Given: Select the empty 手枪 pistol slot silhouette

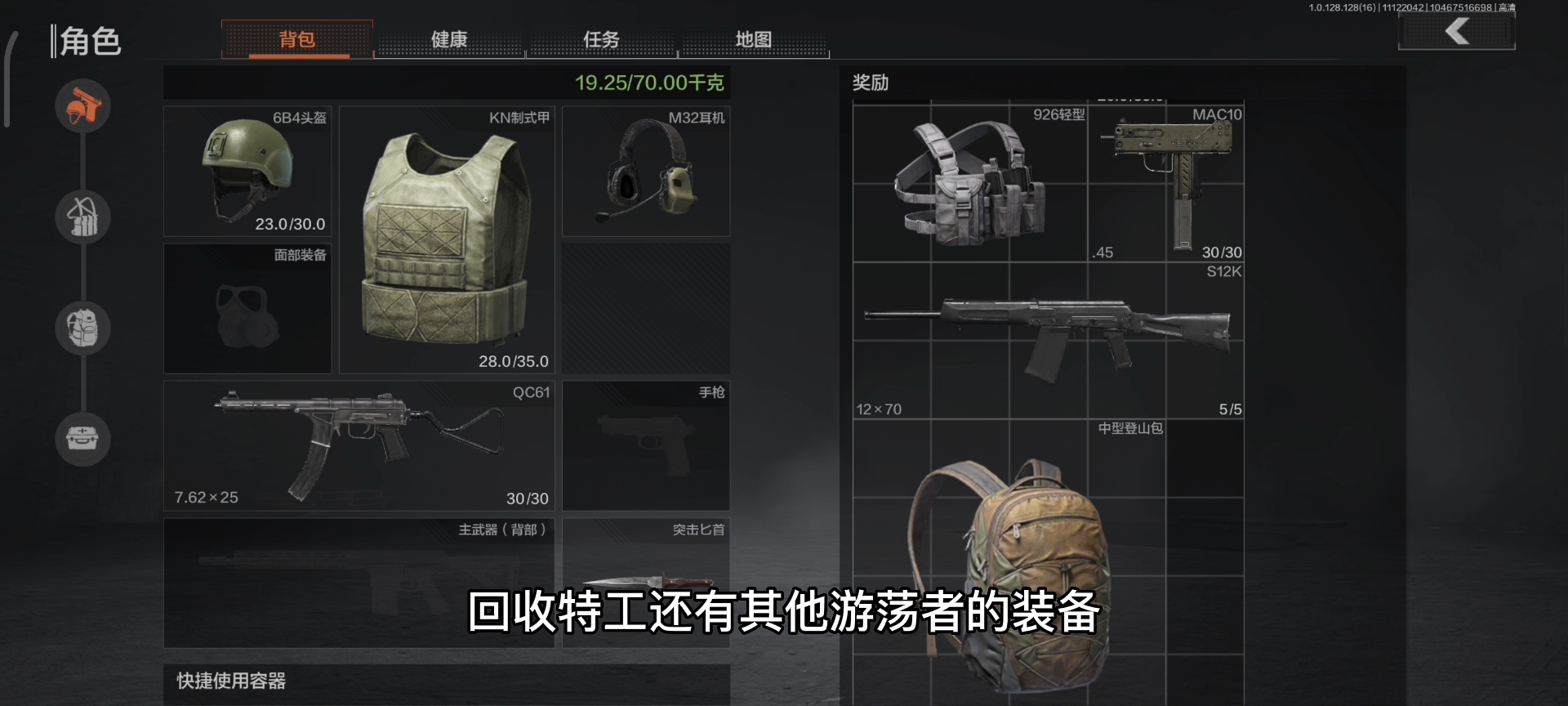Looking at the screenshot, I should pyautogui.click(x=645, y=445).
